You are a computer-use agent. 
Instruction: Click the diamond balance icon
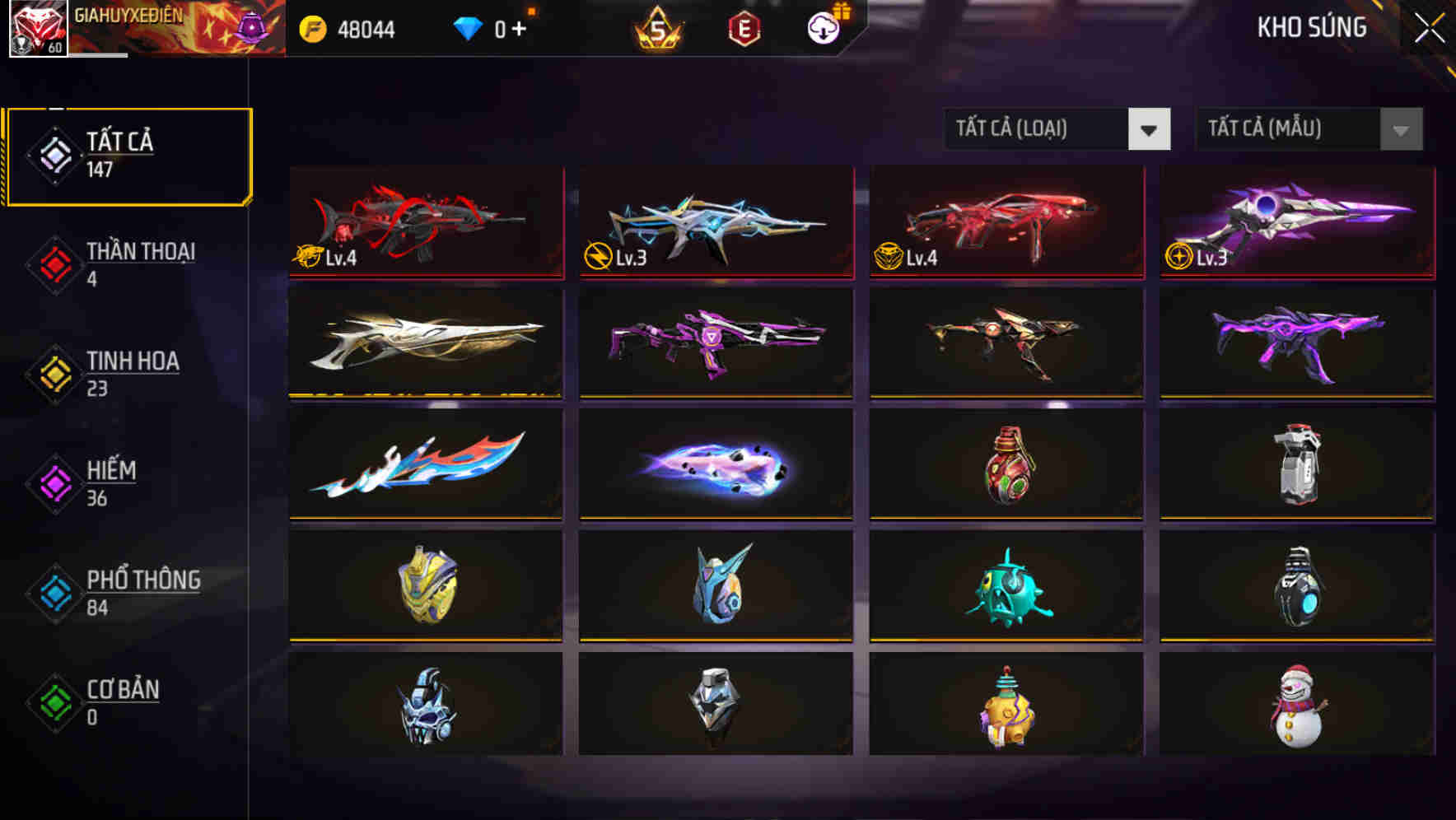(469, 27)
